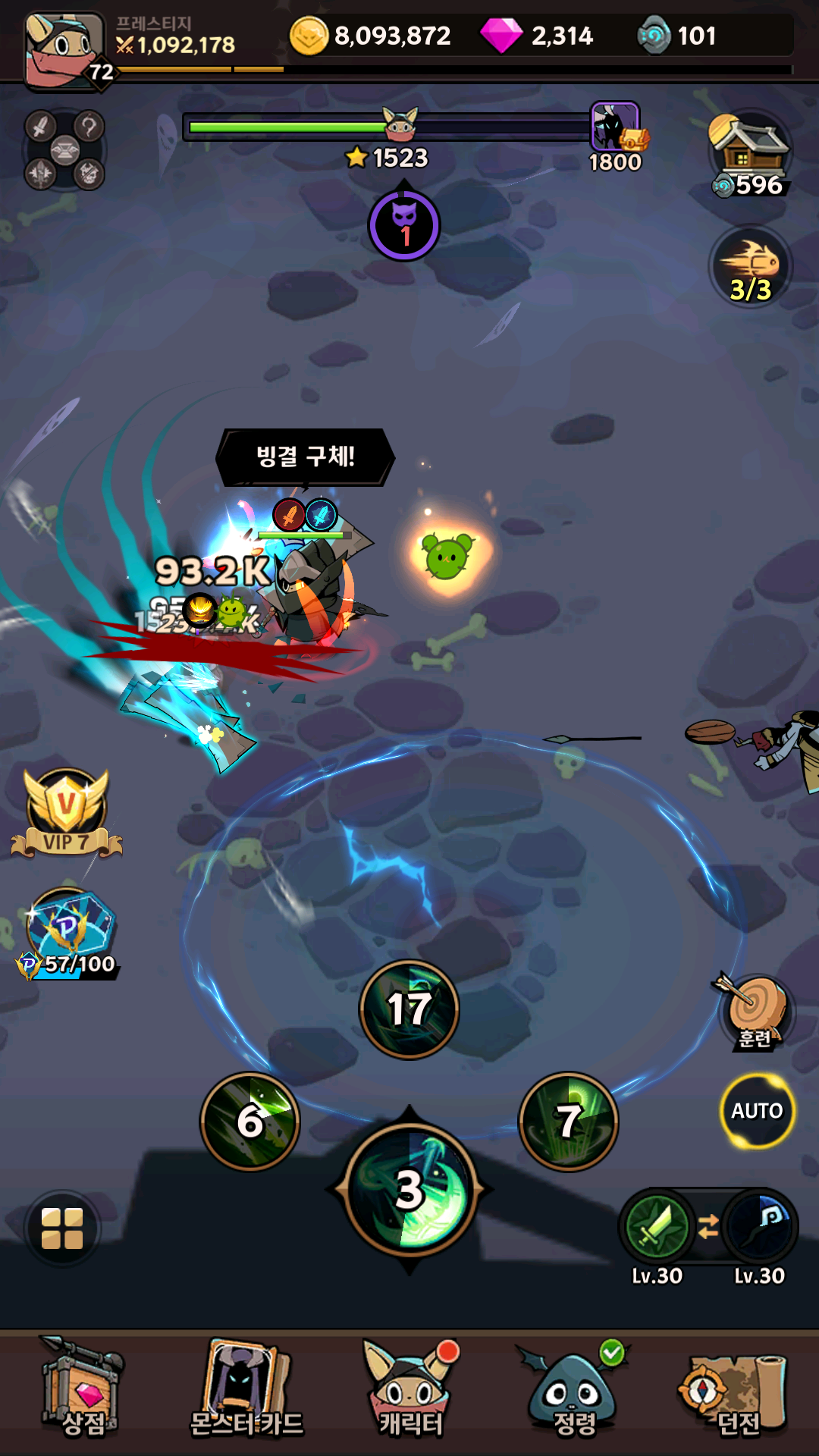Viewport: 819px width, 1456px height.
Task: Open the player avatar profile level 72
Action: coord(64,50)
